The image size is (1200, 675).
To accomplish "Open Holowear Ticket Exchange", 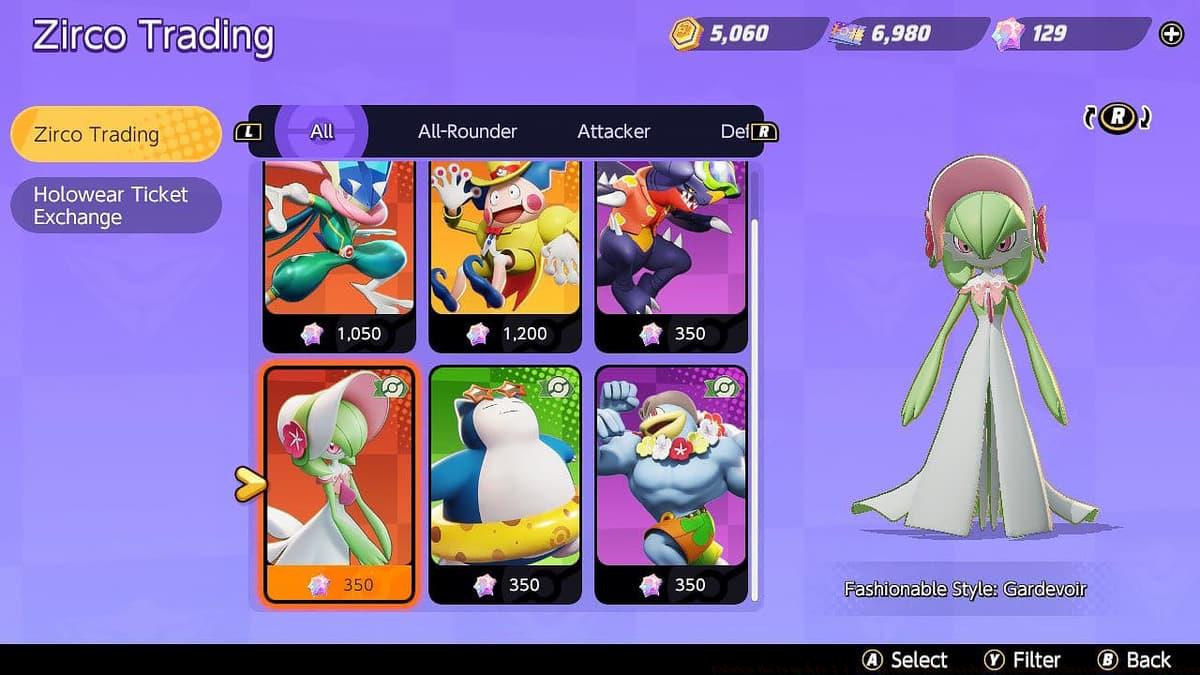I will (x=115, y=205).
